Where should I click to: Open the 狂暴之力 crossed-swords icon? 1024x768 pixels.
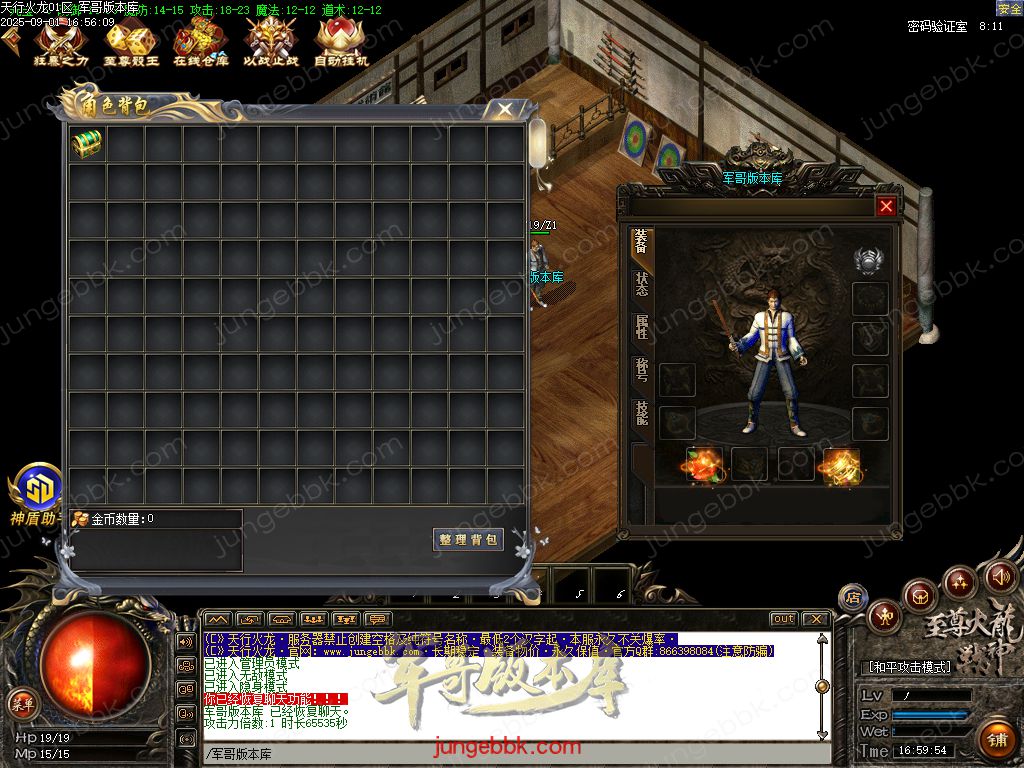coord(62,41)
